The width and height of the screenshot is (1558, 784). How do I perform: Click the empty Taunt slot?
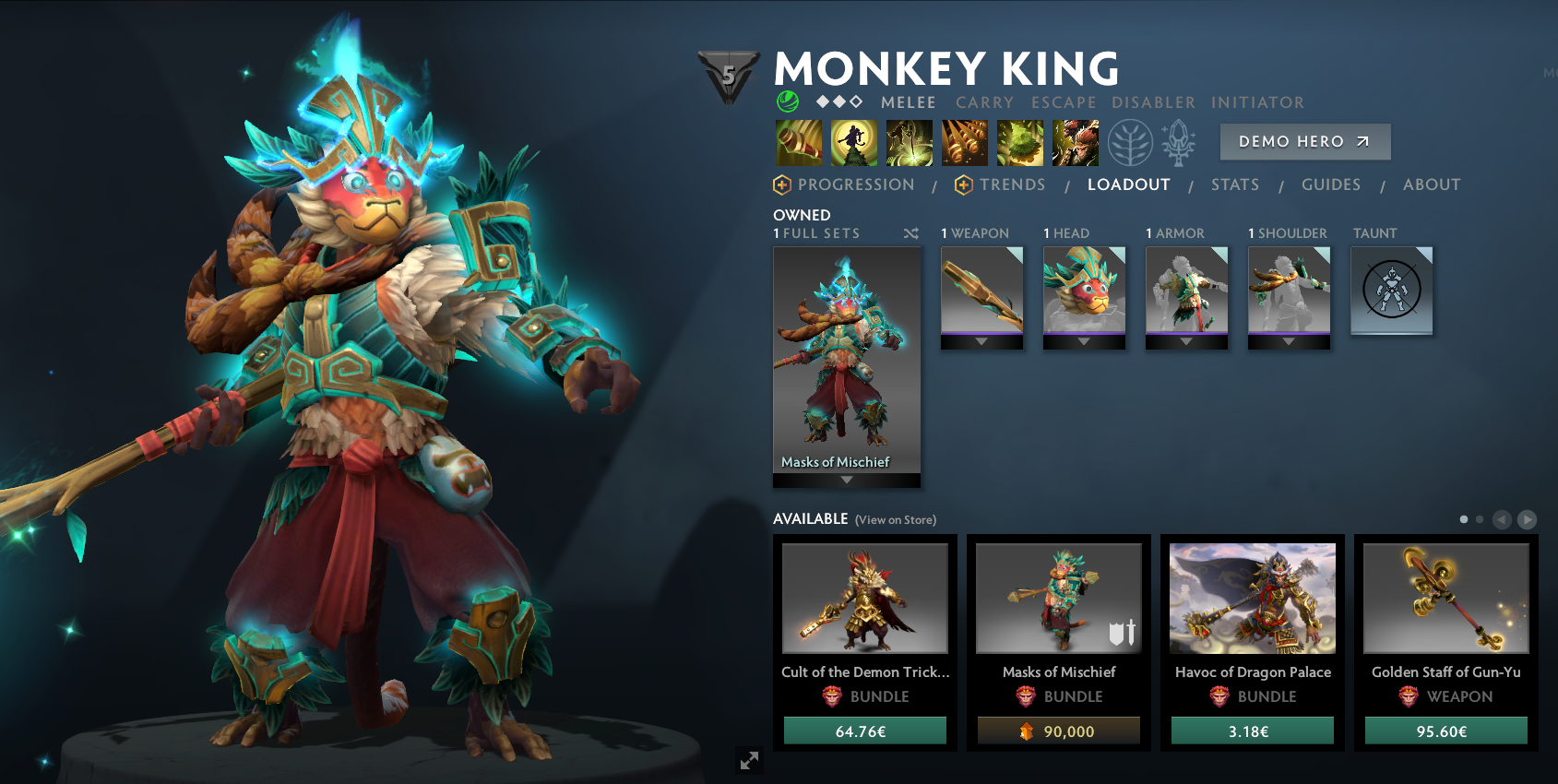click(x=1392, y=289)
